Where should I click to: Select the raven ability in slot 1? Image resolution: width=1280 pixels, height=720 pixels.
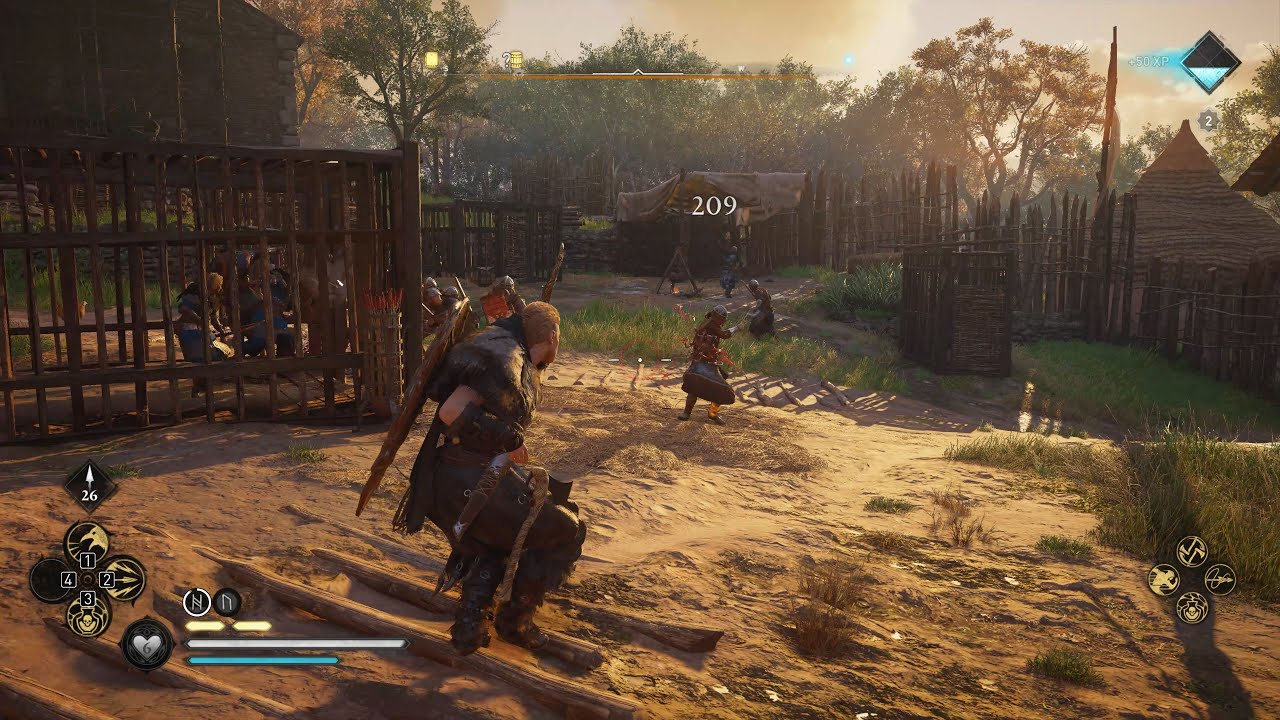(x=87, y=543)
